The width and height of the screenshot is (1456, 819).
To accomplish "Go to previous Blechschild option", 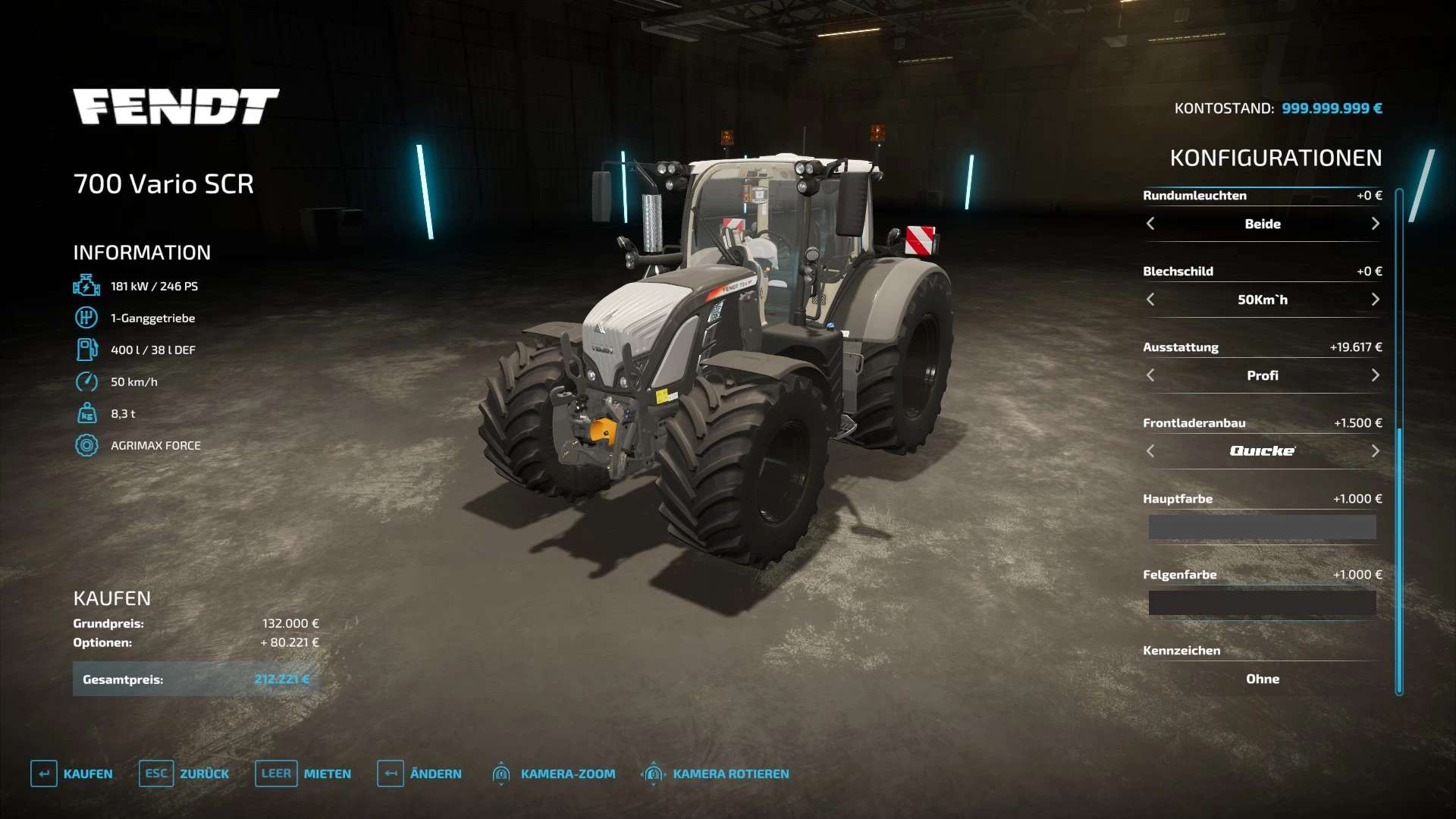I will point(1150,300).
